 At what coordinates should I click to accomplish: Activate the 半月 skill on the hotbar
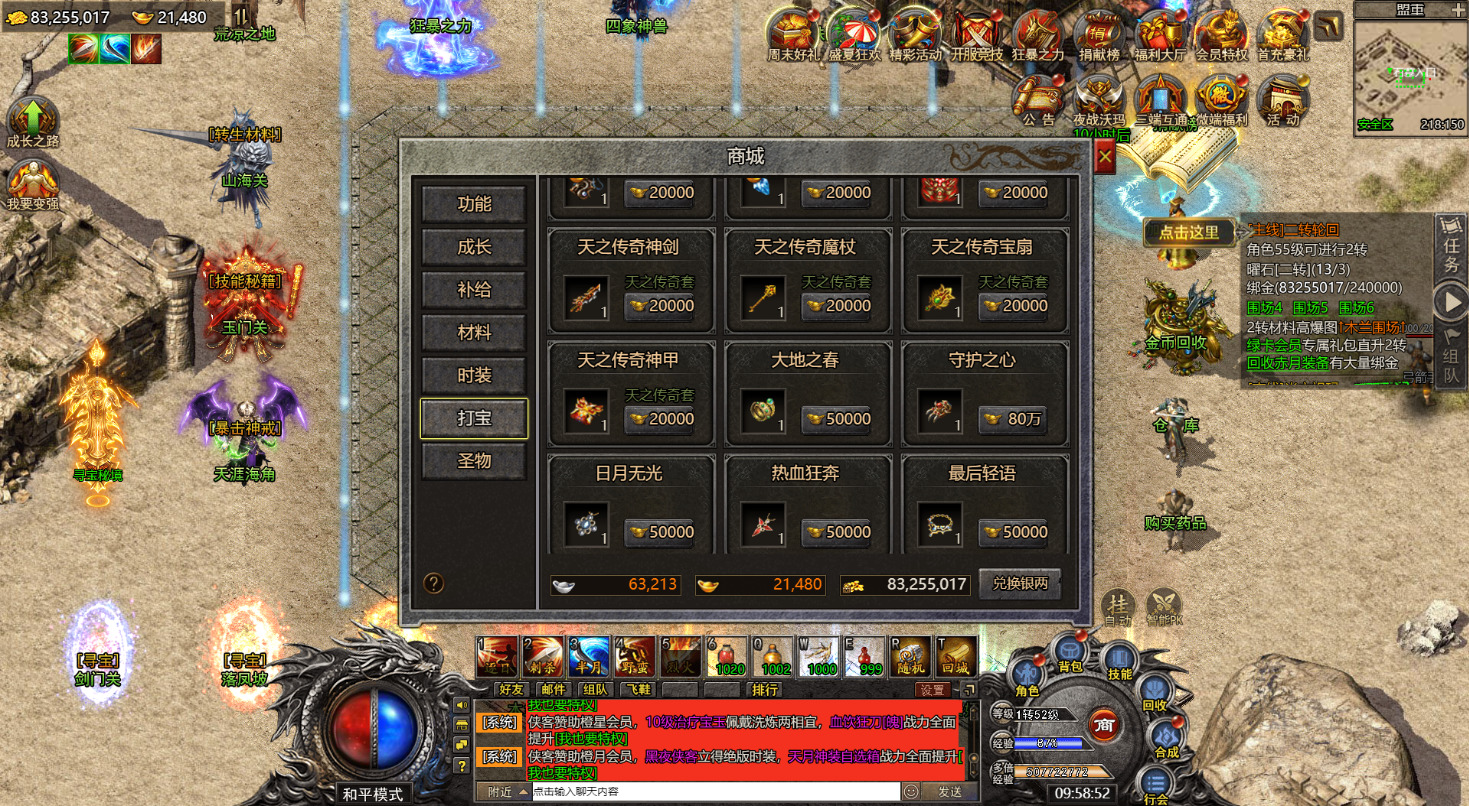click(x=588, y=656)
